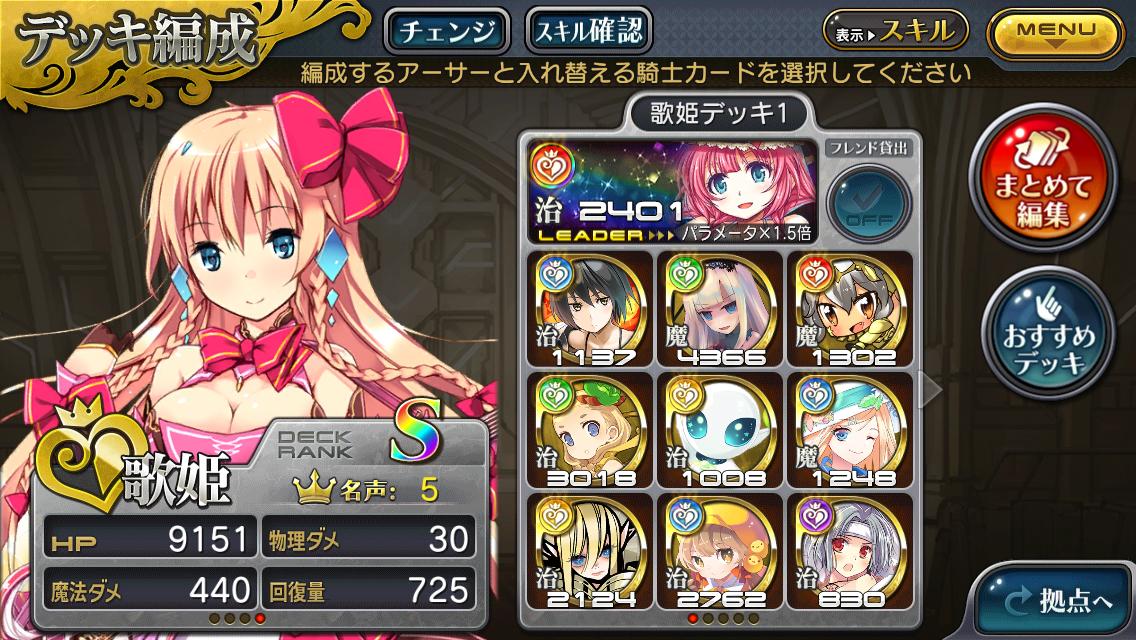The image size is (1136, 640).
Task: Click the arrow right of the deck panel
Action: coord(930,390)
